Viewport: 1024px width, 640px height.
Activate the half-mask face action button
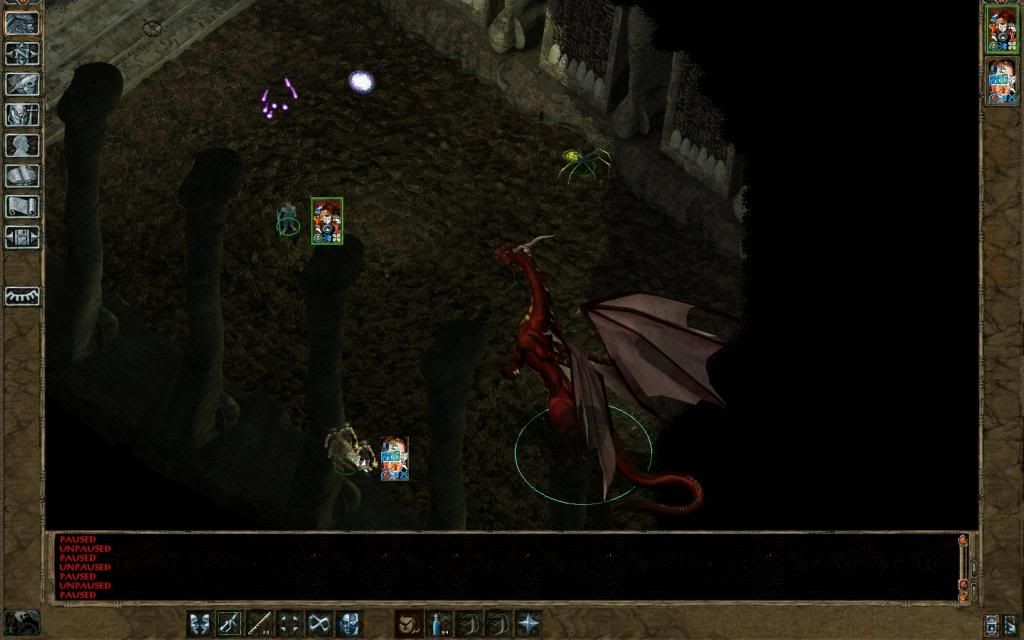350,623
